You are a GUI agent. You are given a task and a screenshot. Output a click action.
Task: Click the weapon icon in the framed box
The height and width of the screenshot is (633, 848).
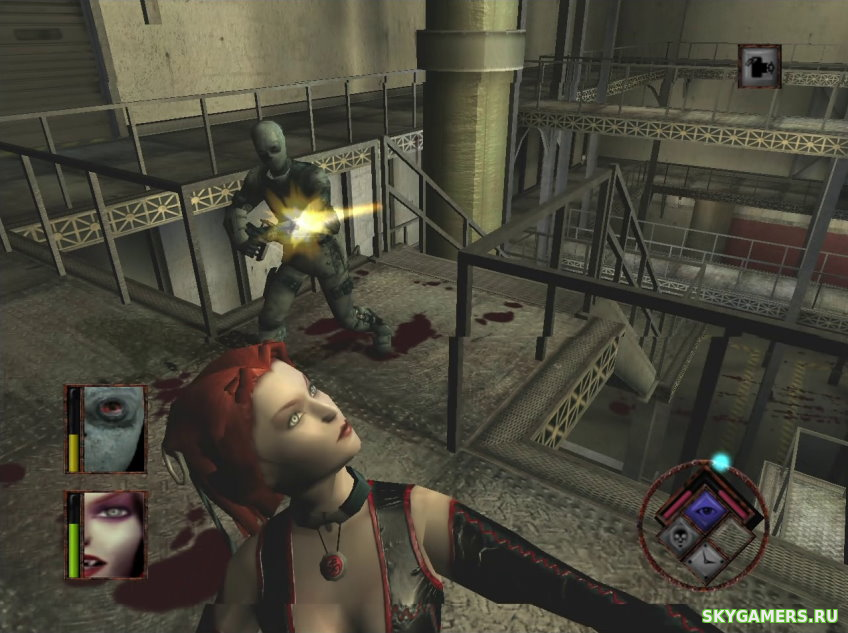tap(759, 65)
